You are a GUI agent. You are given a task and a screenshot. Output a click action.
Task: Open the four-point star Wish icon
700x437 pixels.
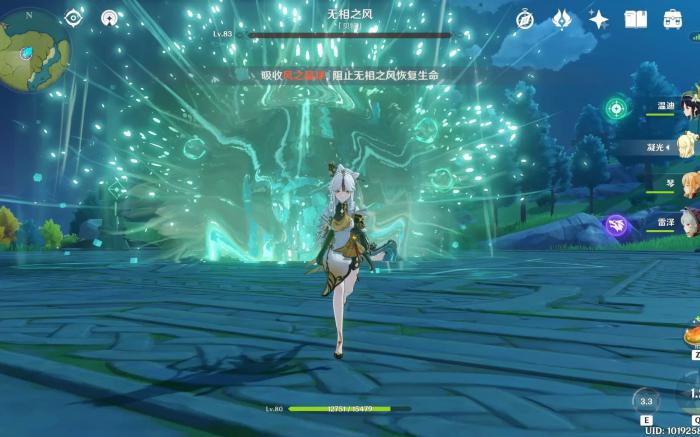(599, 19)
